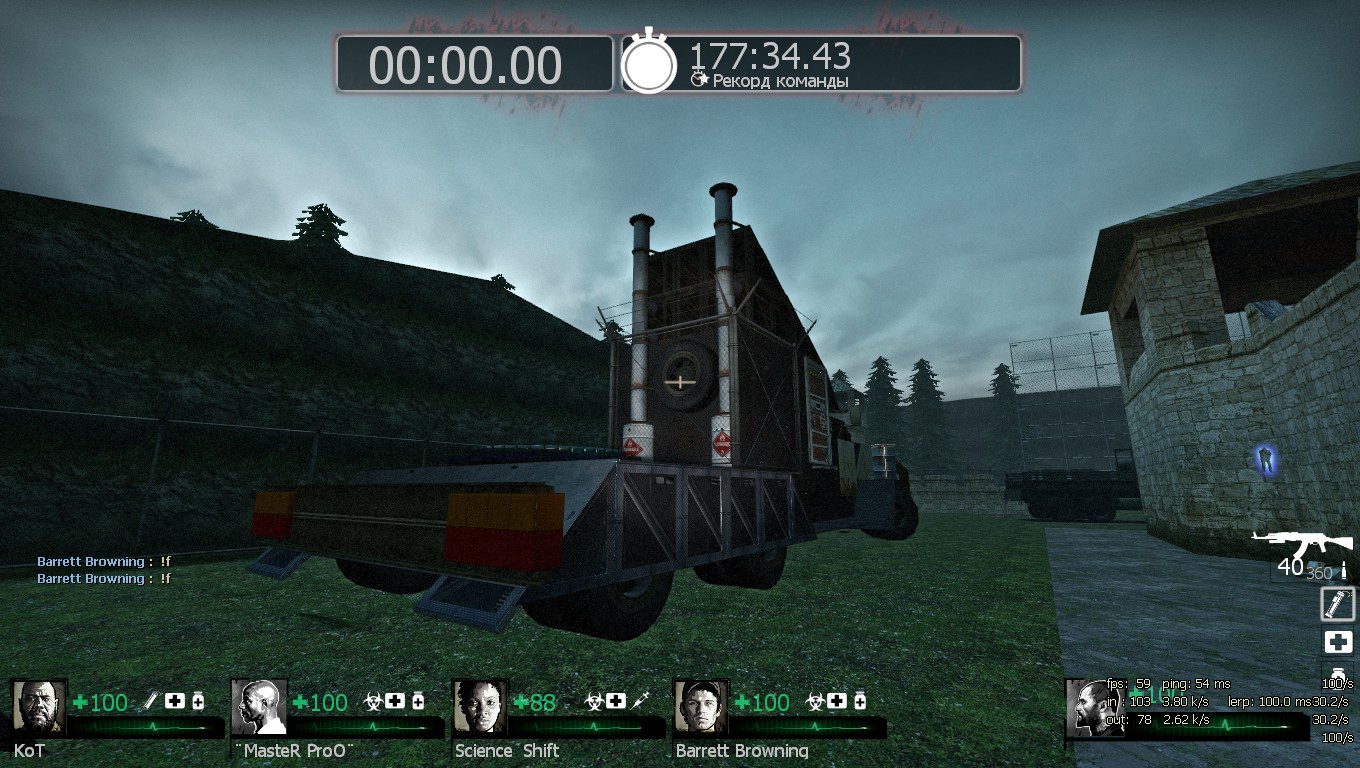Click KoT's teammate portrait

pos(38,707)
